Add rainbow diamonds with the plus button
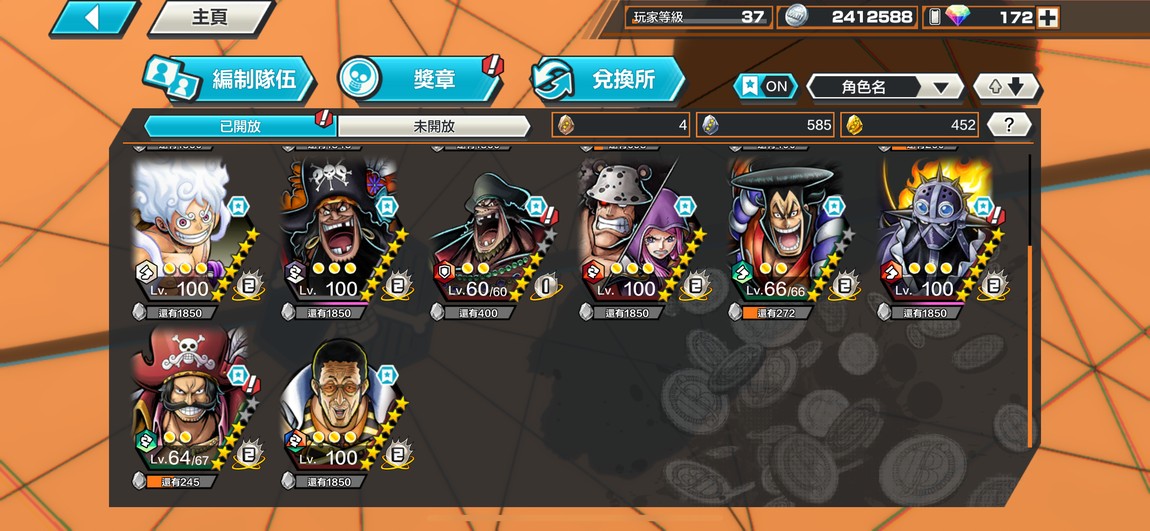Screen dimensions: 1150x531 1047,17
